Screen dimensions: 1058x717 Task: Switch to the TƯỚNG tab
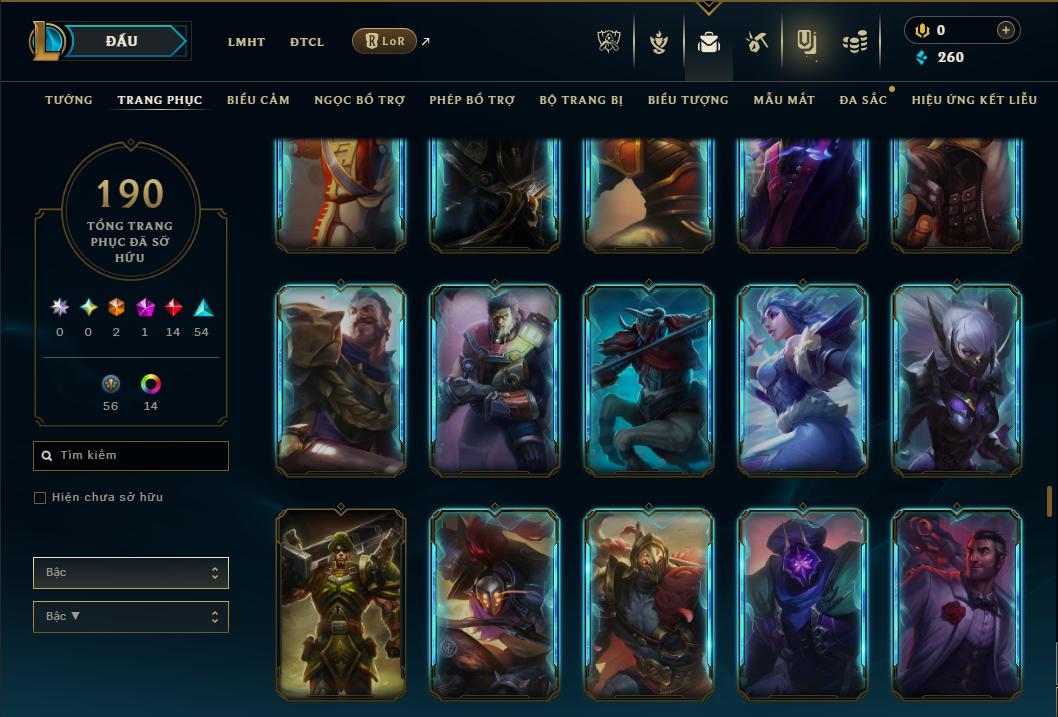[x=69, y=100]
